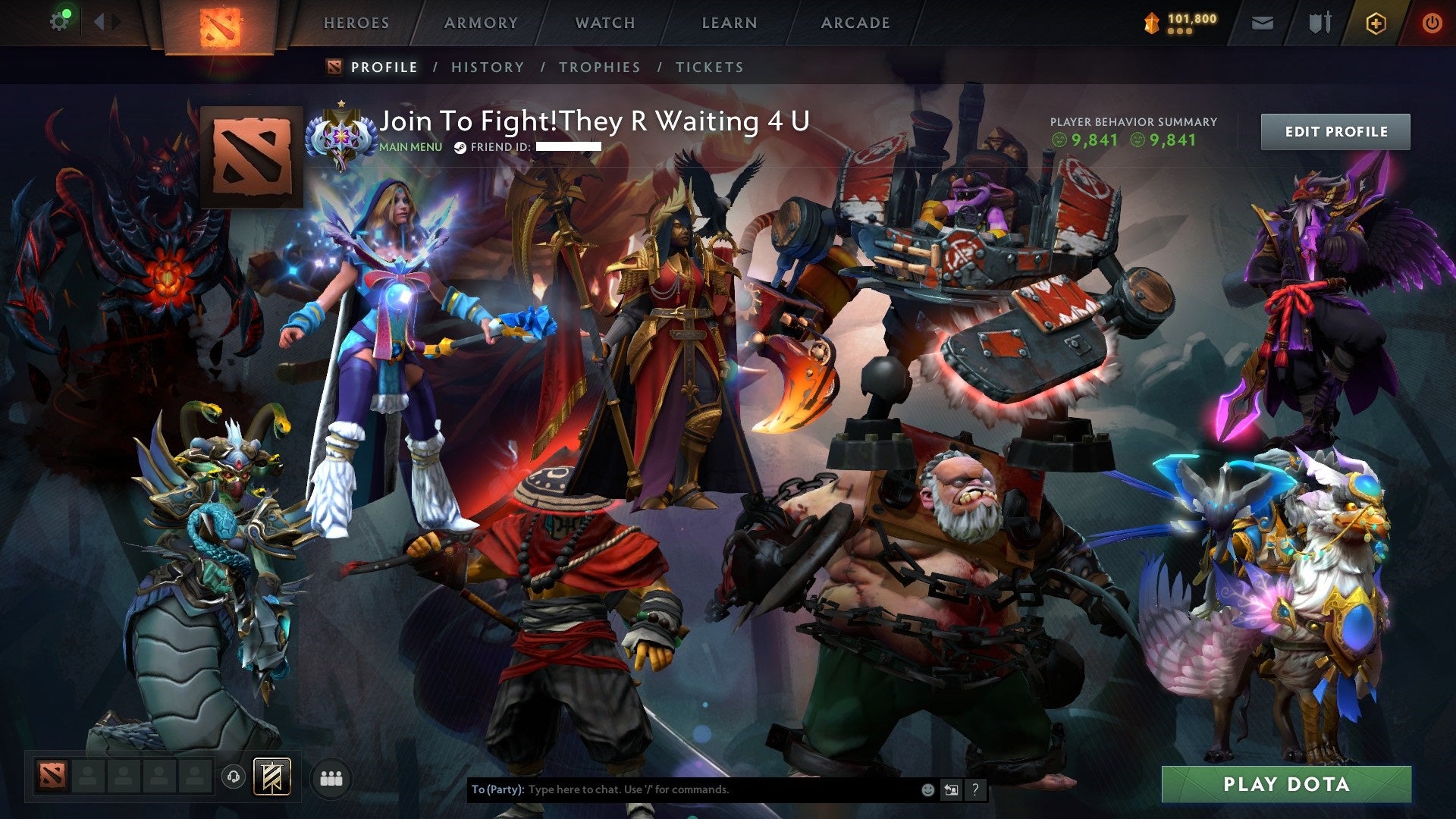Switch to the HISTORY tab
Screen dimensions: 1456x819
tap(487, 67)
